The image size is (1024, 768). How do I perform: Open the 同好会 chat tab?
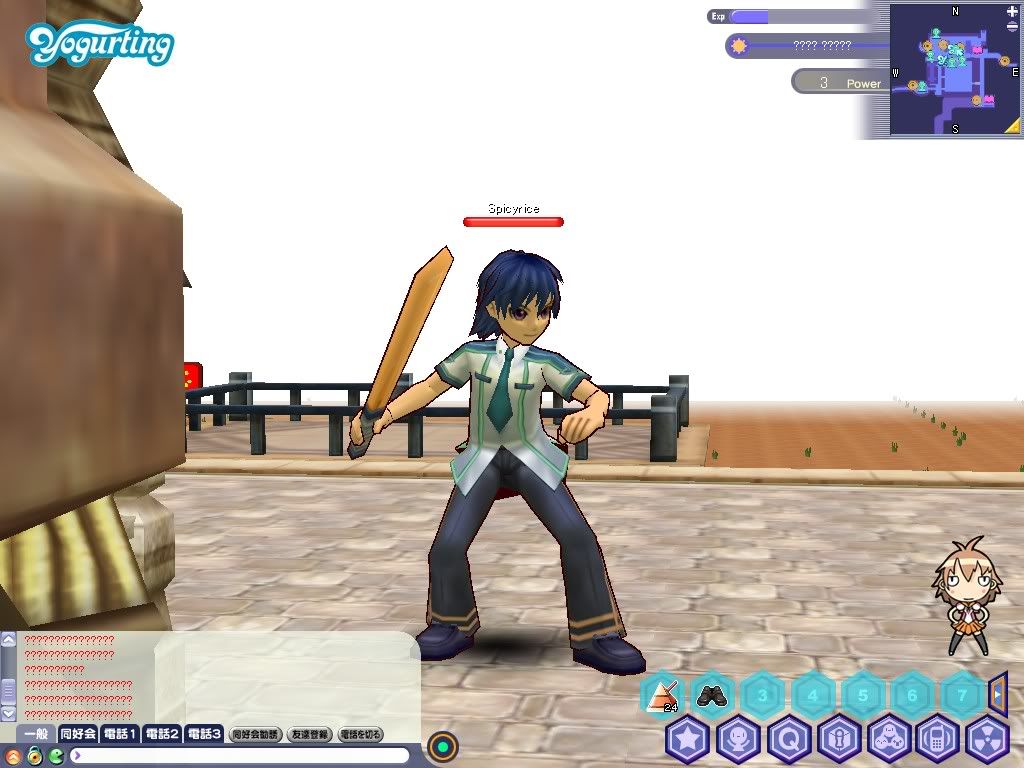coord(78,734)
